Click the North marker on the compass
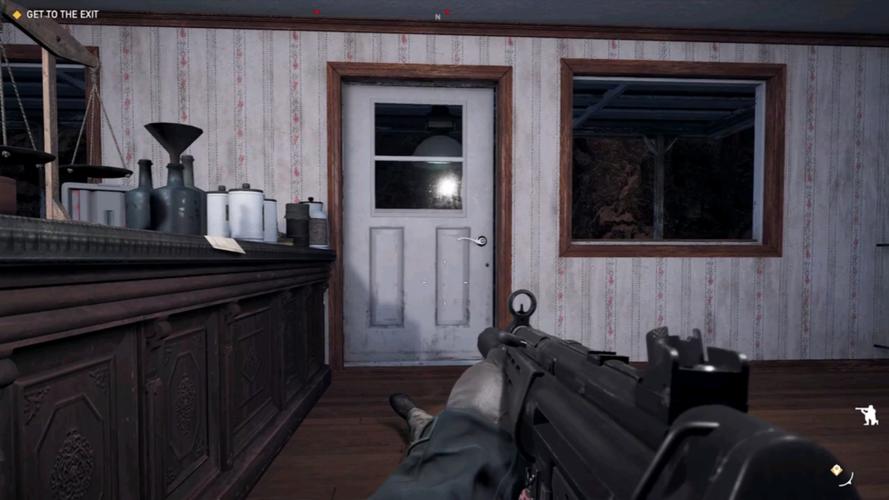 [x=437, y=16]
